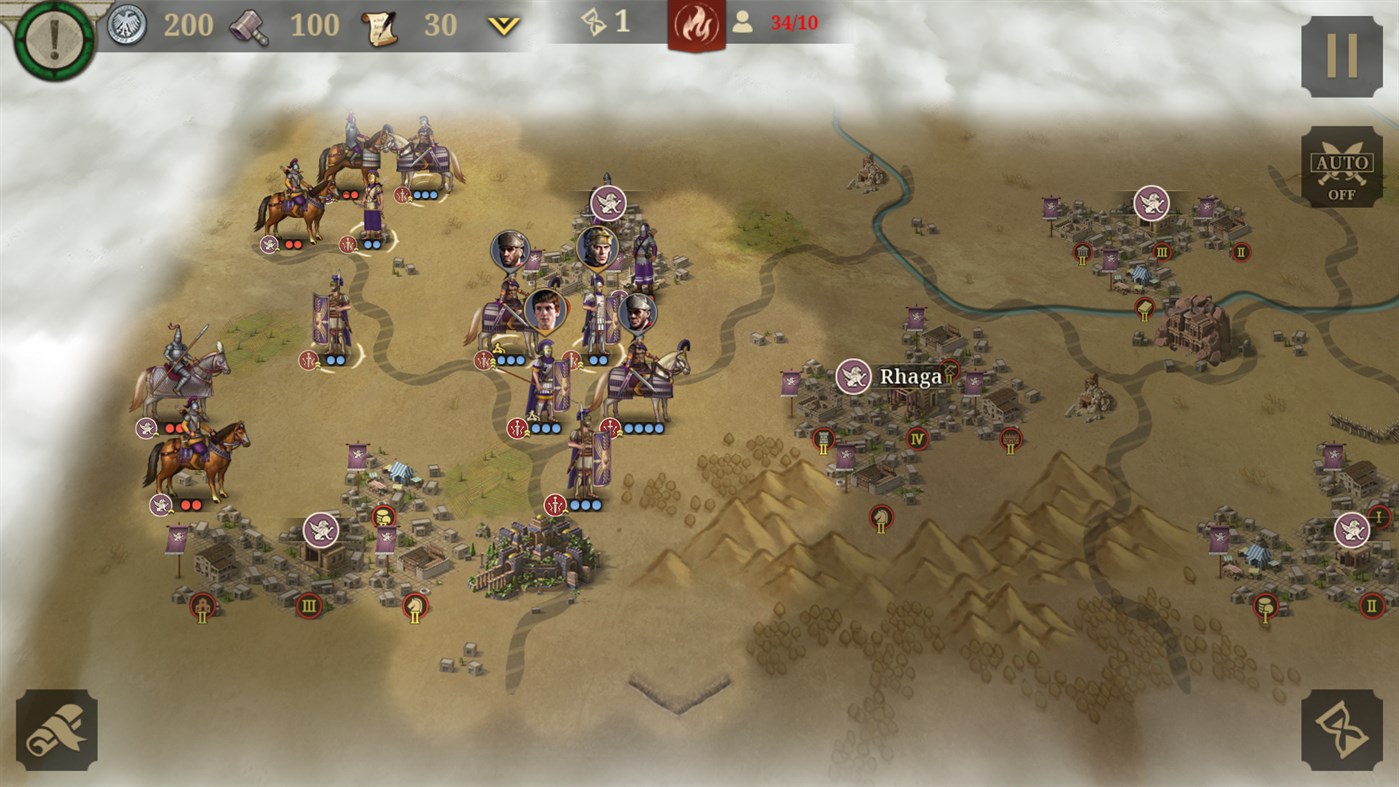The image size is (1399, 787).
Task: Click the level III city badge bottom-left
Action: pyautogui.click(x=308, y=604)
